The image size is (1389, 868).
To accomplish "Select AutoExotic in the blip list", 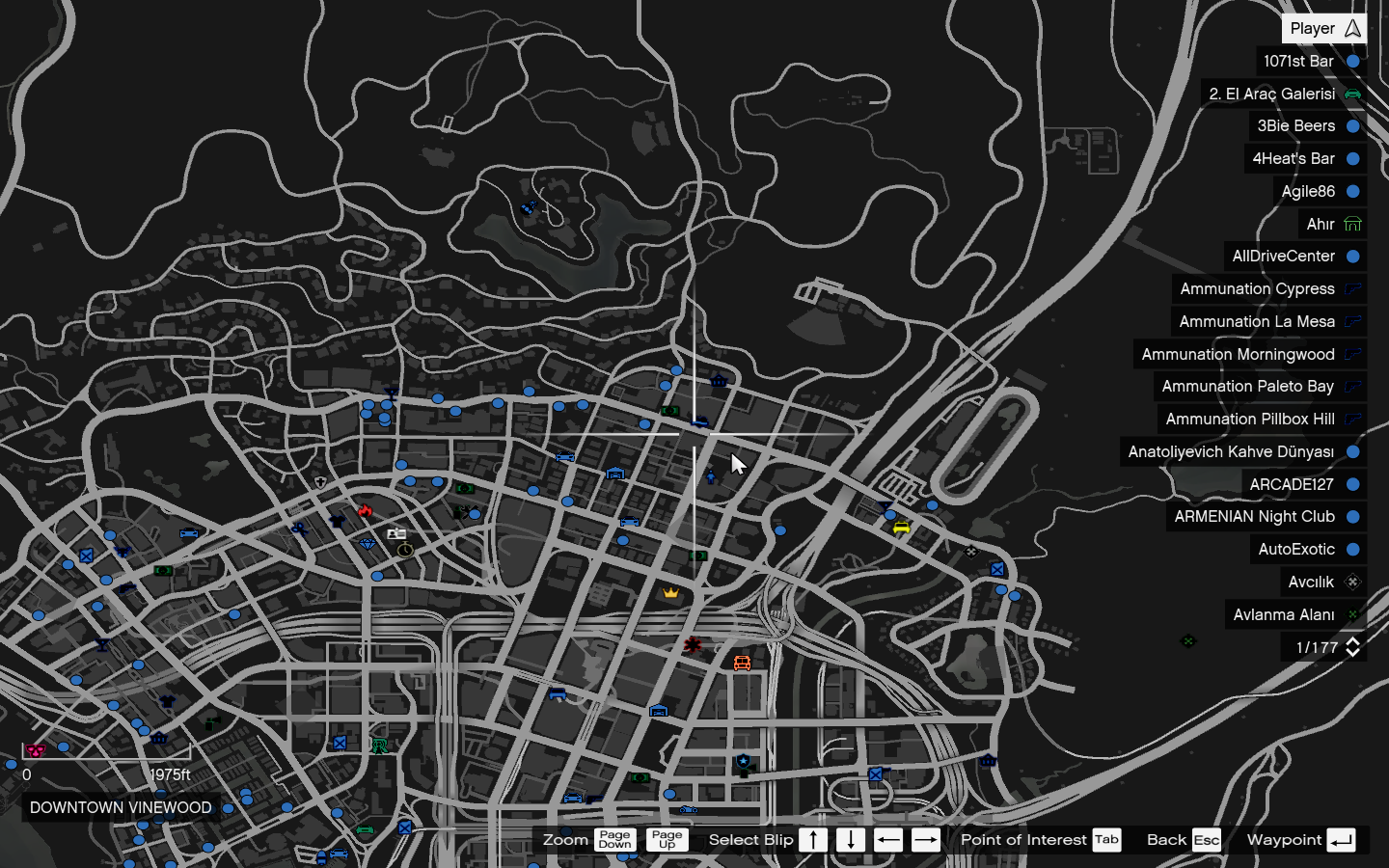I will [1307, 550].
